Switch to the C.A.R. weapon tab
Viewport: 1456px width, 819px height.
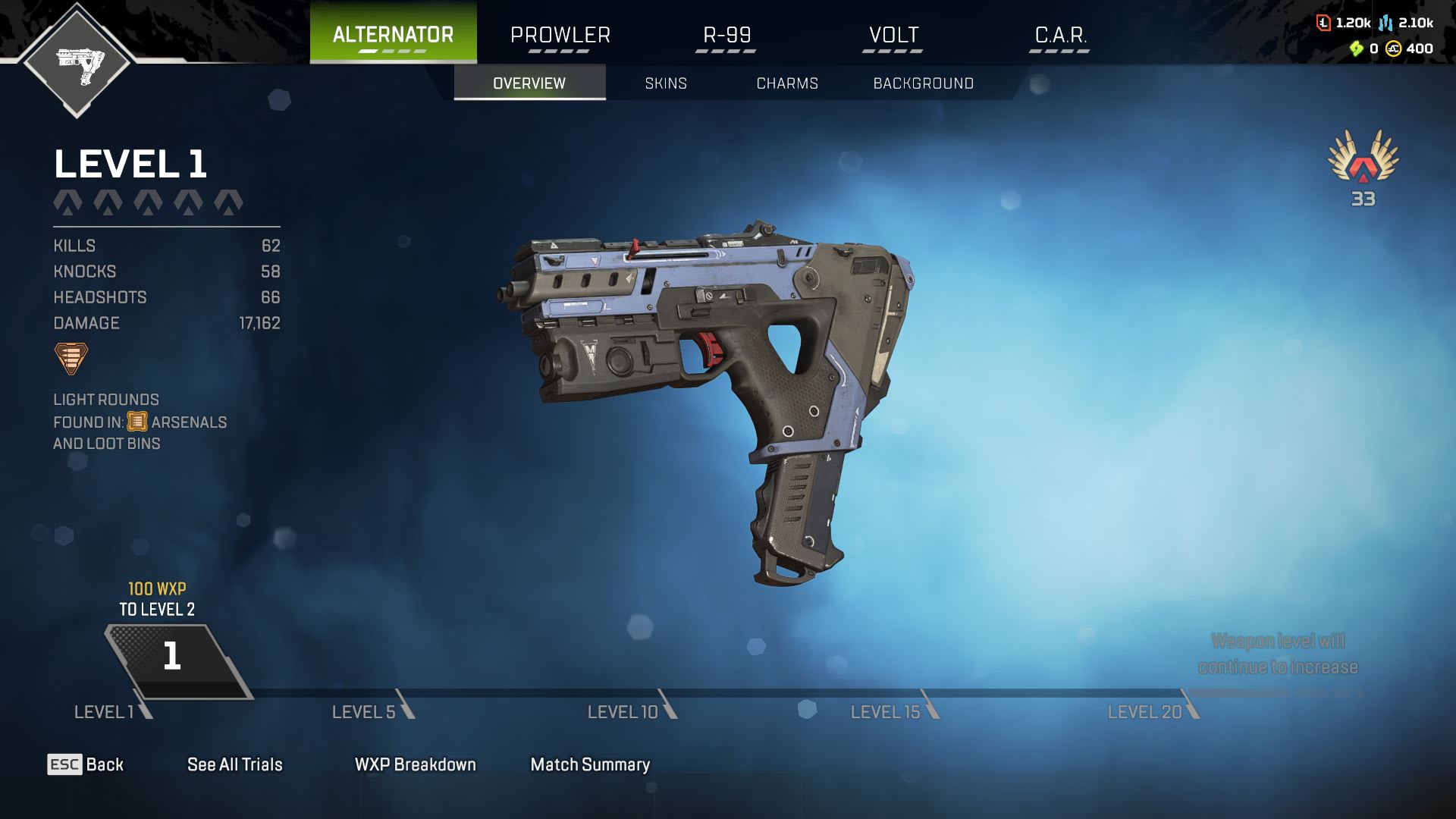coord(1060,35)
